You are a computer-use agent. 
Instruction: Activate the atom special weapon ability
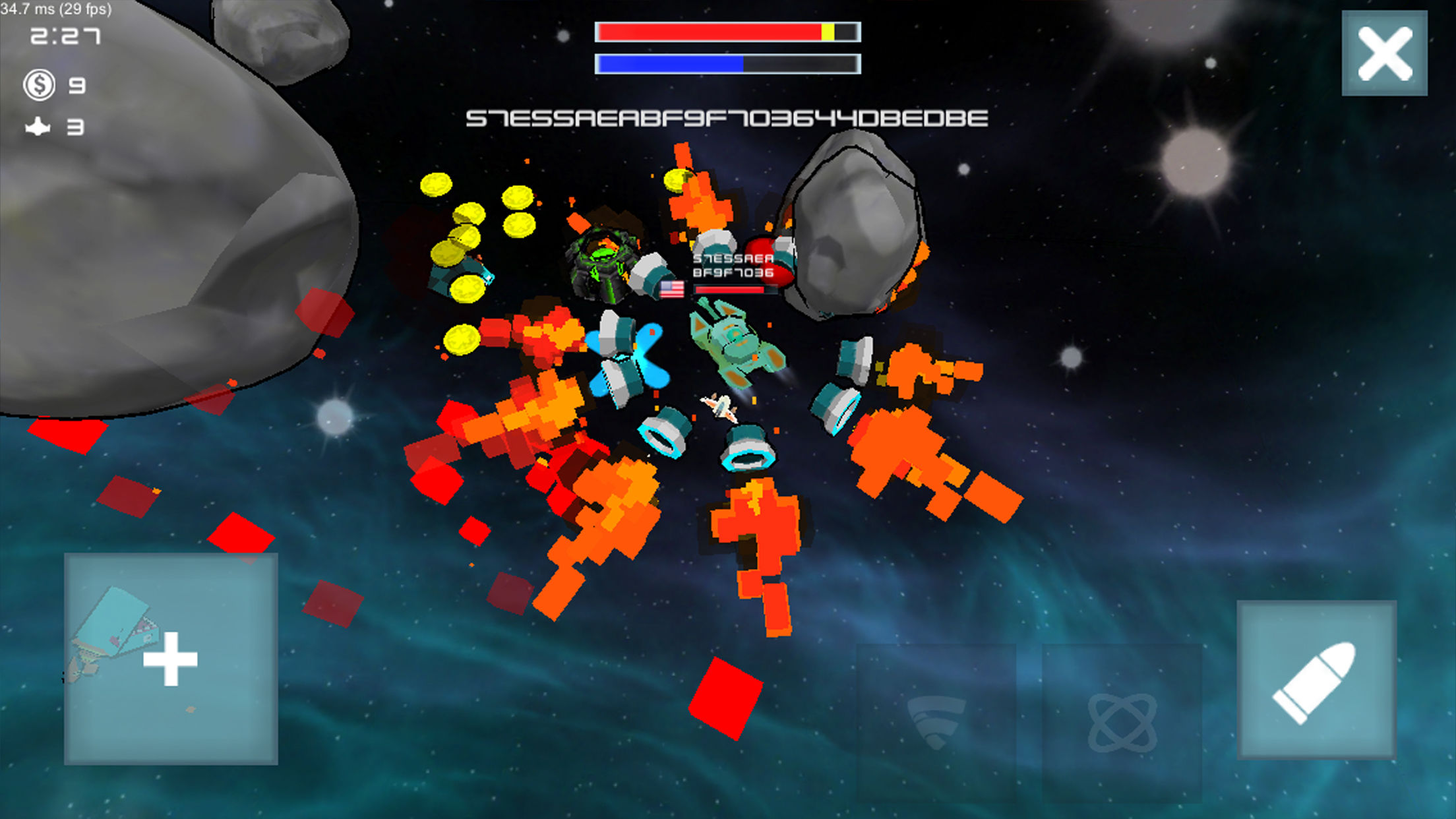coord(1124,723)
